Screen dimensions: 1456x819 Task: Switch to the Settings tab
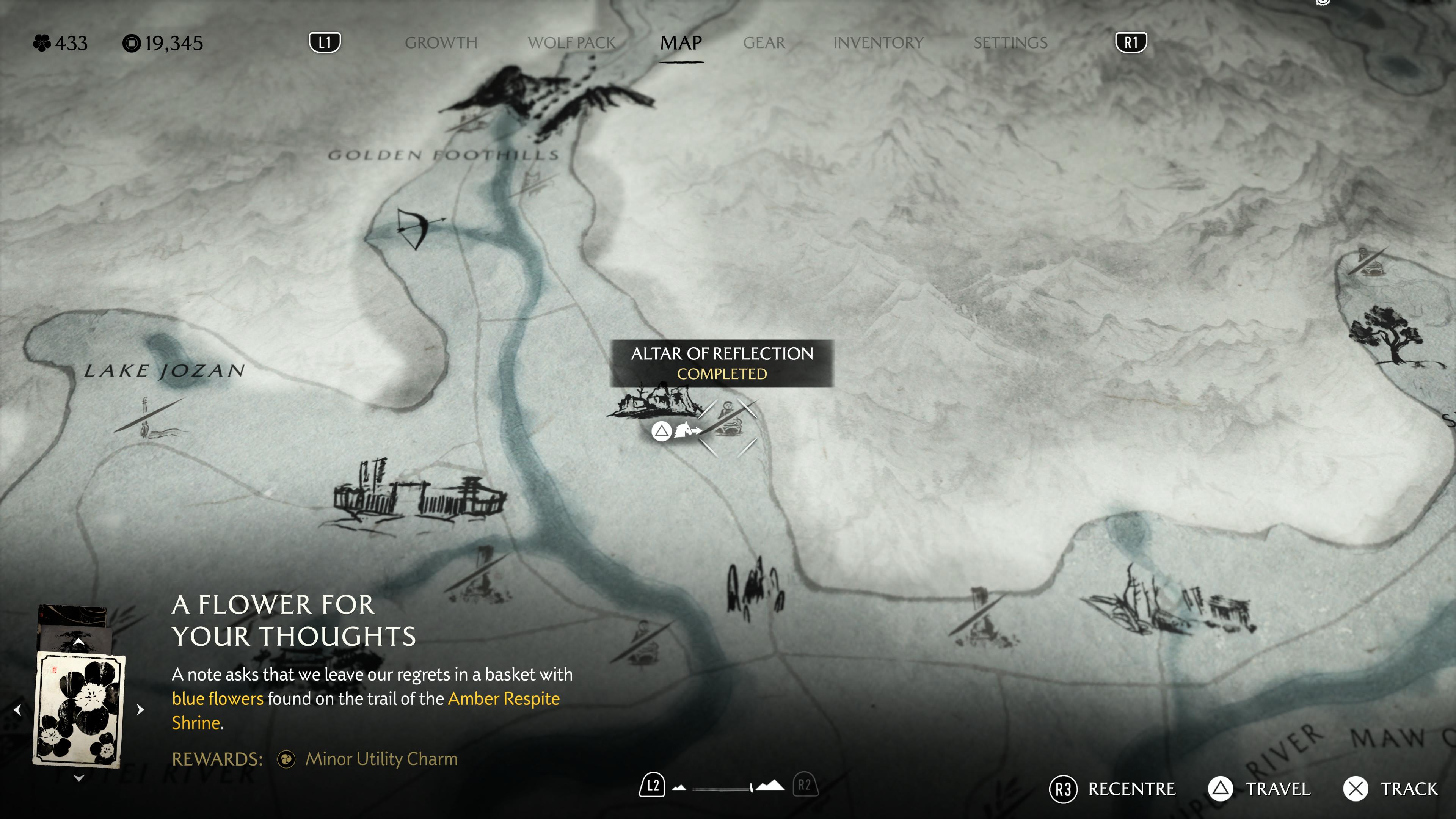1010,43
